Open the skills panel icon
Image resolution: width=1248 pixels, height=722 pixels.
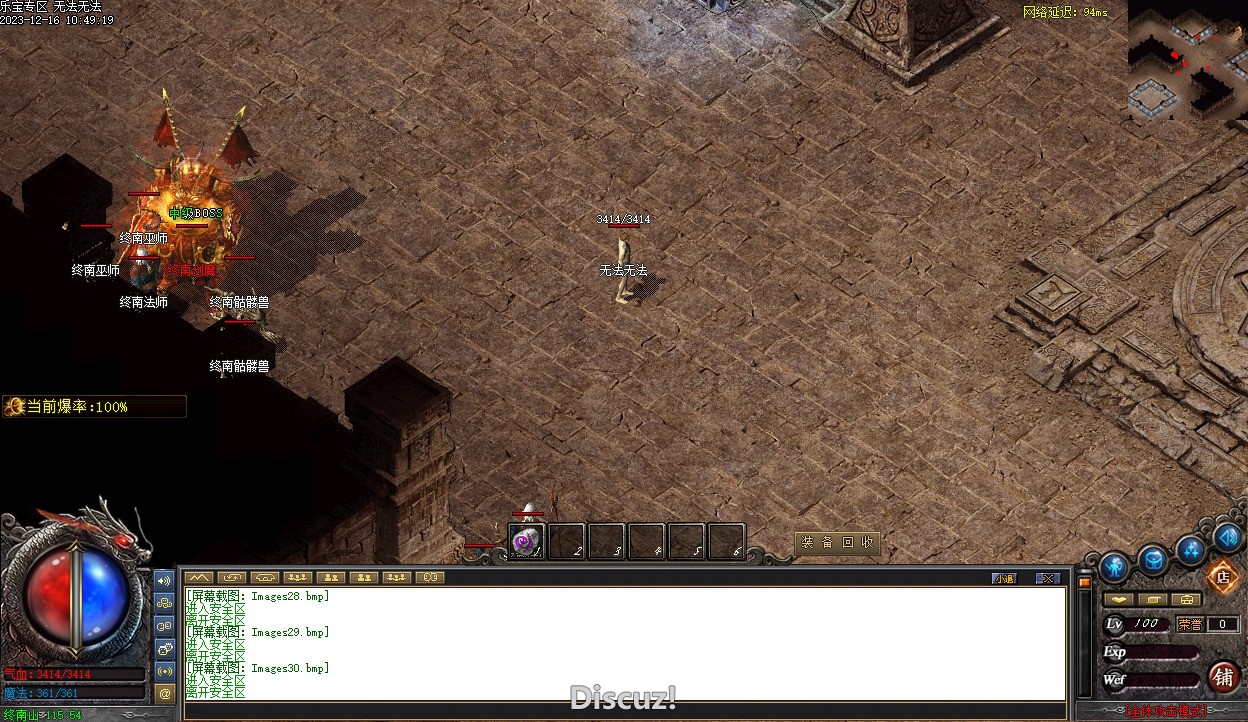1191,549
